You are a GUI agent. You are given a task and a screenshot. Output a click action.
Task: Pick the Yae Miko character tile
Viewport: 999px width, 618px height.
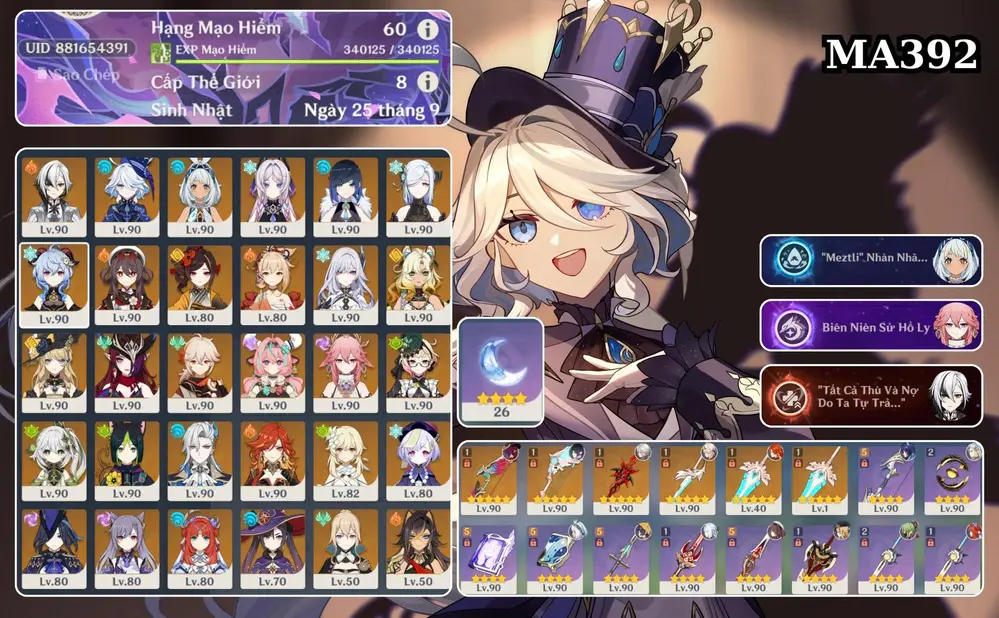345,372
